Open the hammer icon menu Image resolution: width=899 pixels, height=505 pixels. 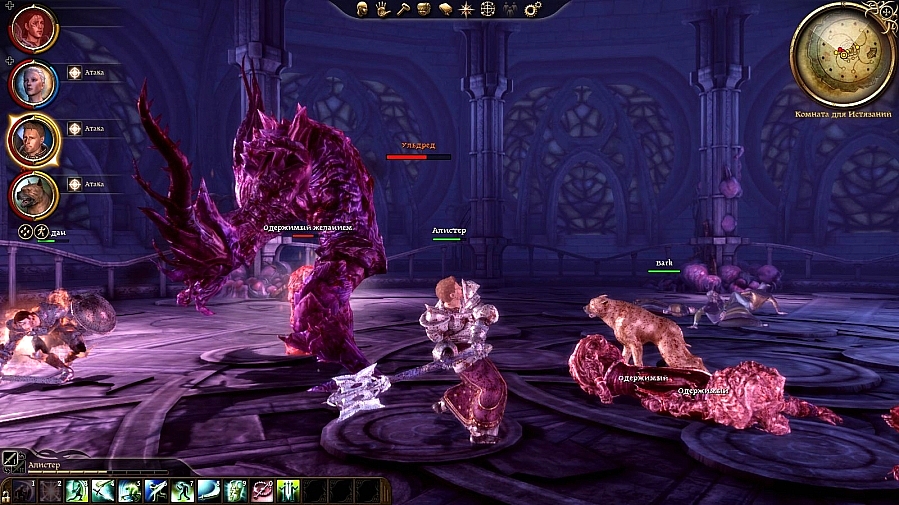(x=401, y=9)
